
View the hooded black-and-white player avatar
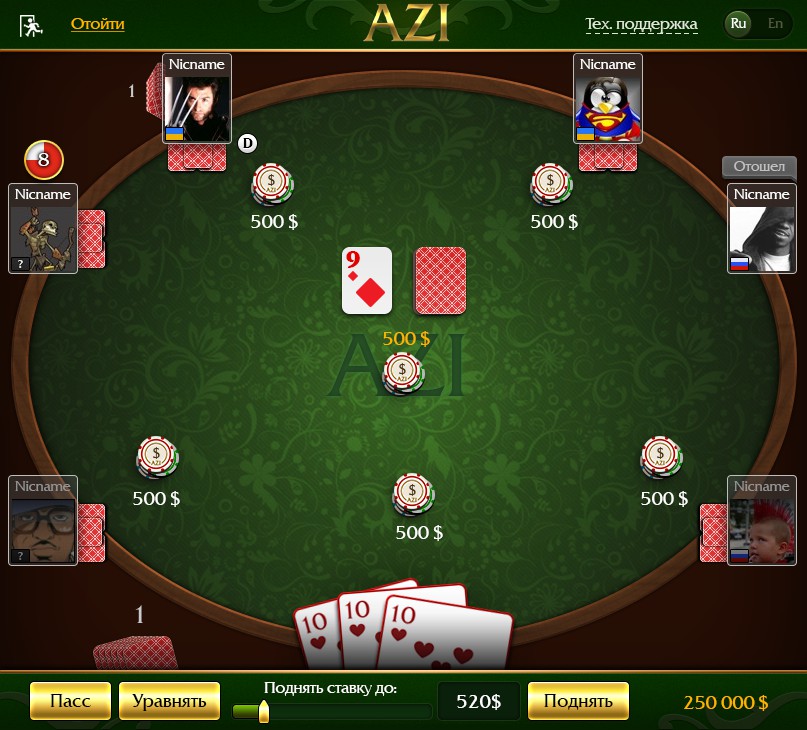(761, 238)
